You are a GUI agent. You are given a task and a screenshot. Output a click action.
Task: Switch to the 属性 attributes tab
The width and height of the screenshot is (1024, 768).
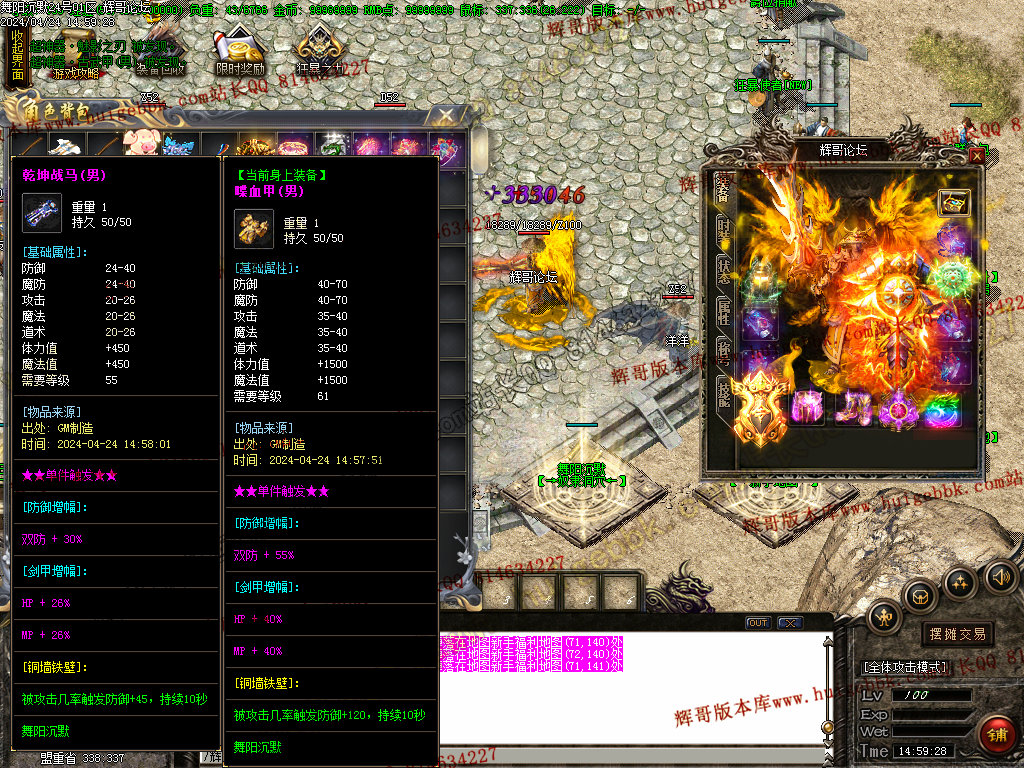(x=723, y=312)
